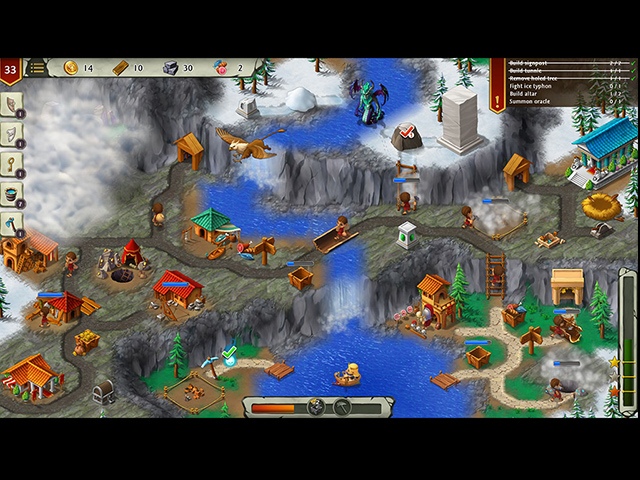640x480 pixels.
Task: Use the water bucket item
Action: [12, 193]
